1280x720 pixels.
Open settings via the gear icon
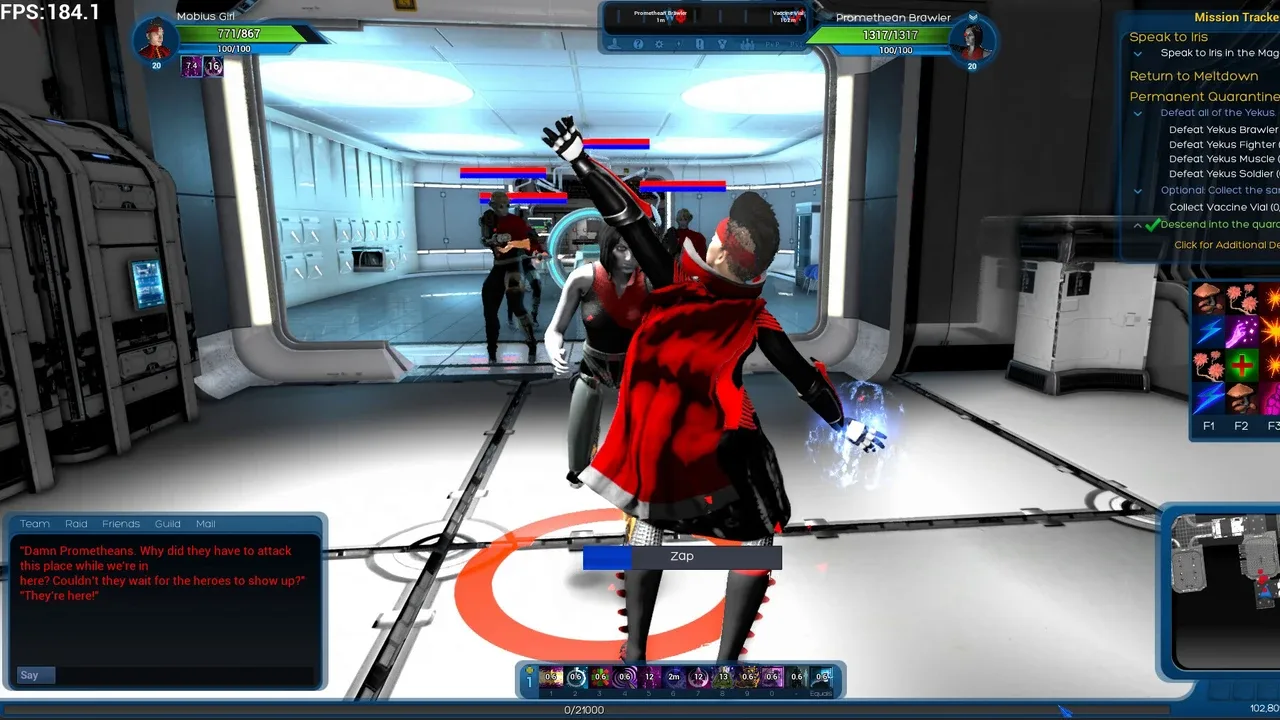pyautogui.click(x=659, y=44)
